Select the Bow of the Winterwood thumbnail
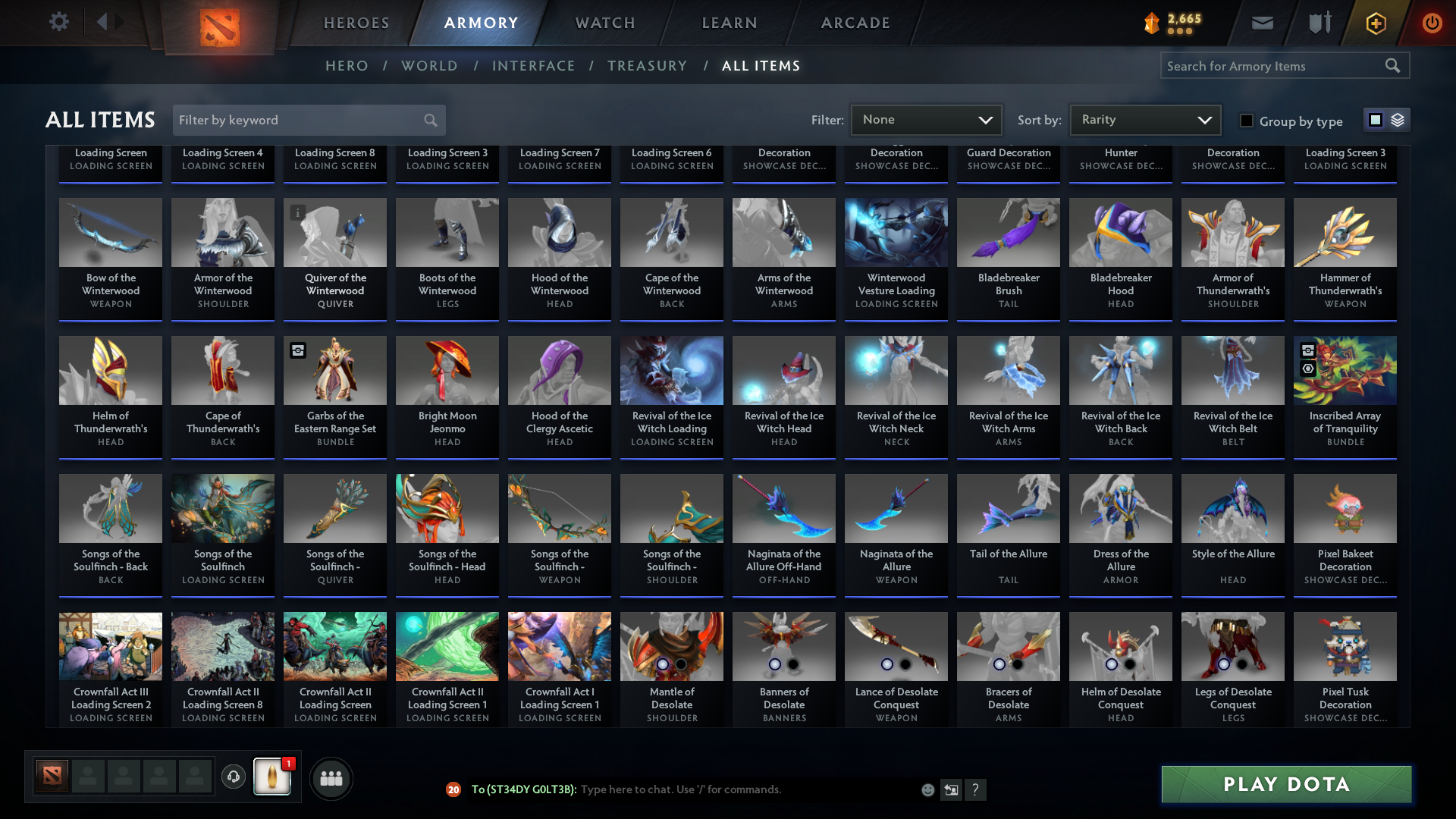 (x=110, y=232)
